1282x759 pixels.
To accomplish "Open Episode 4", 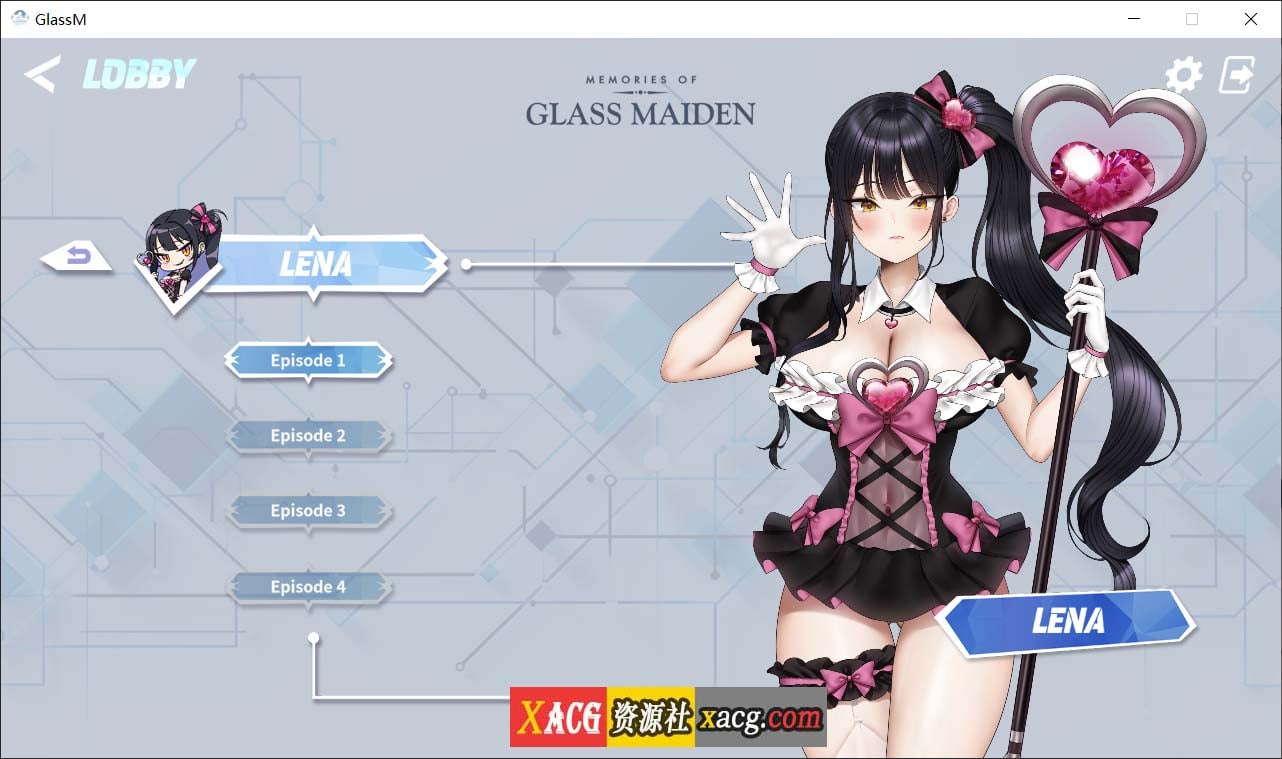I will 308,586.
